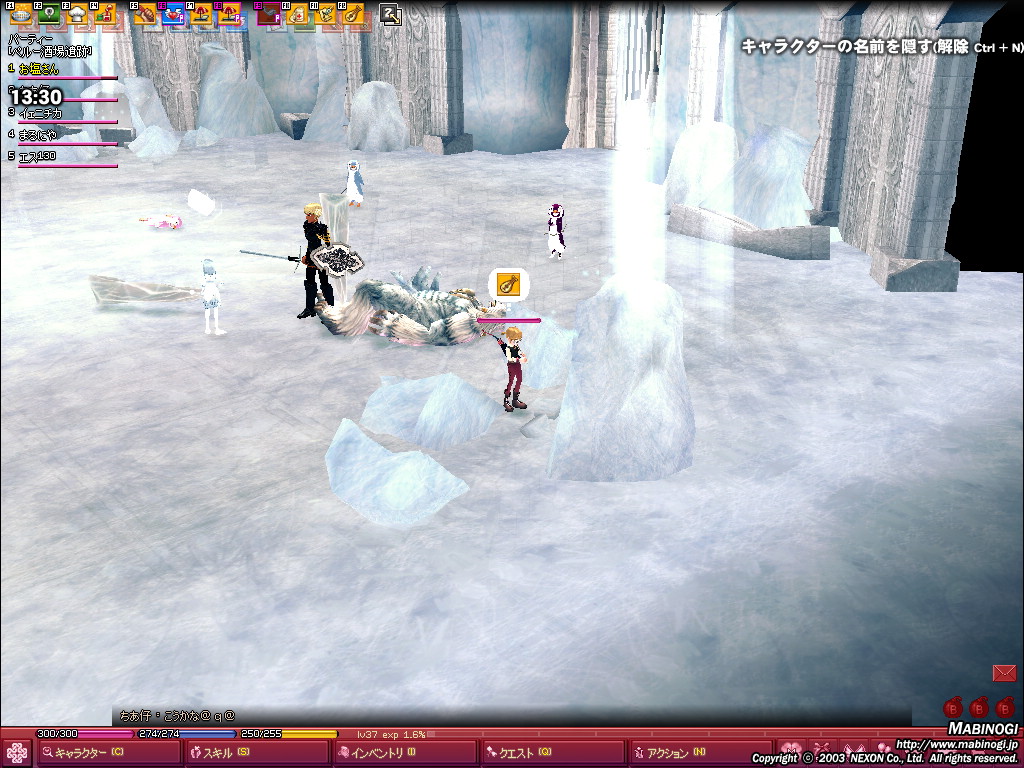Viewport: 1024px width, 768px height.
Task: Activate the lute instrument skill icon
Action: click(351, 14)
